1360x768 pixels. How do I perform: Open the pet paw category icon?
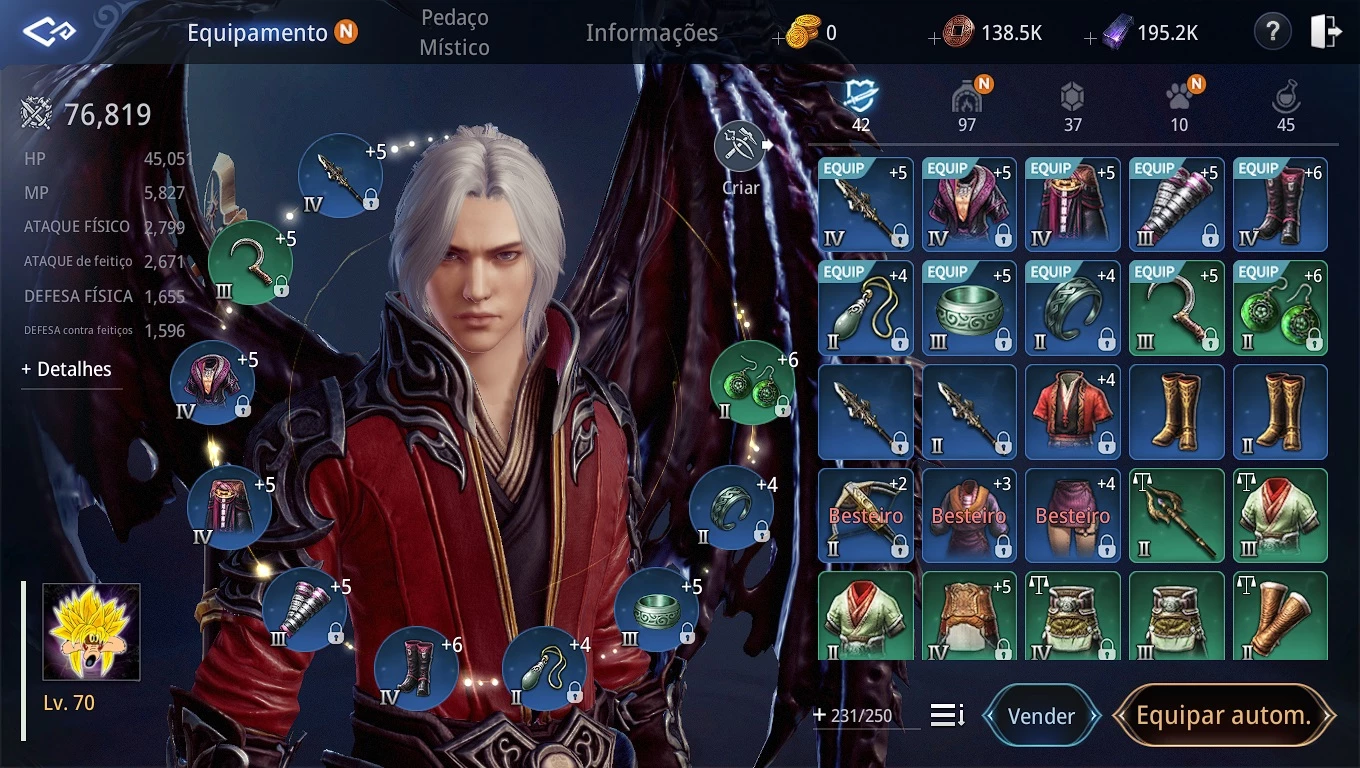1178,99
